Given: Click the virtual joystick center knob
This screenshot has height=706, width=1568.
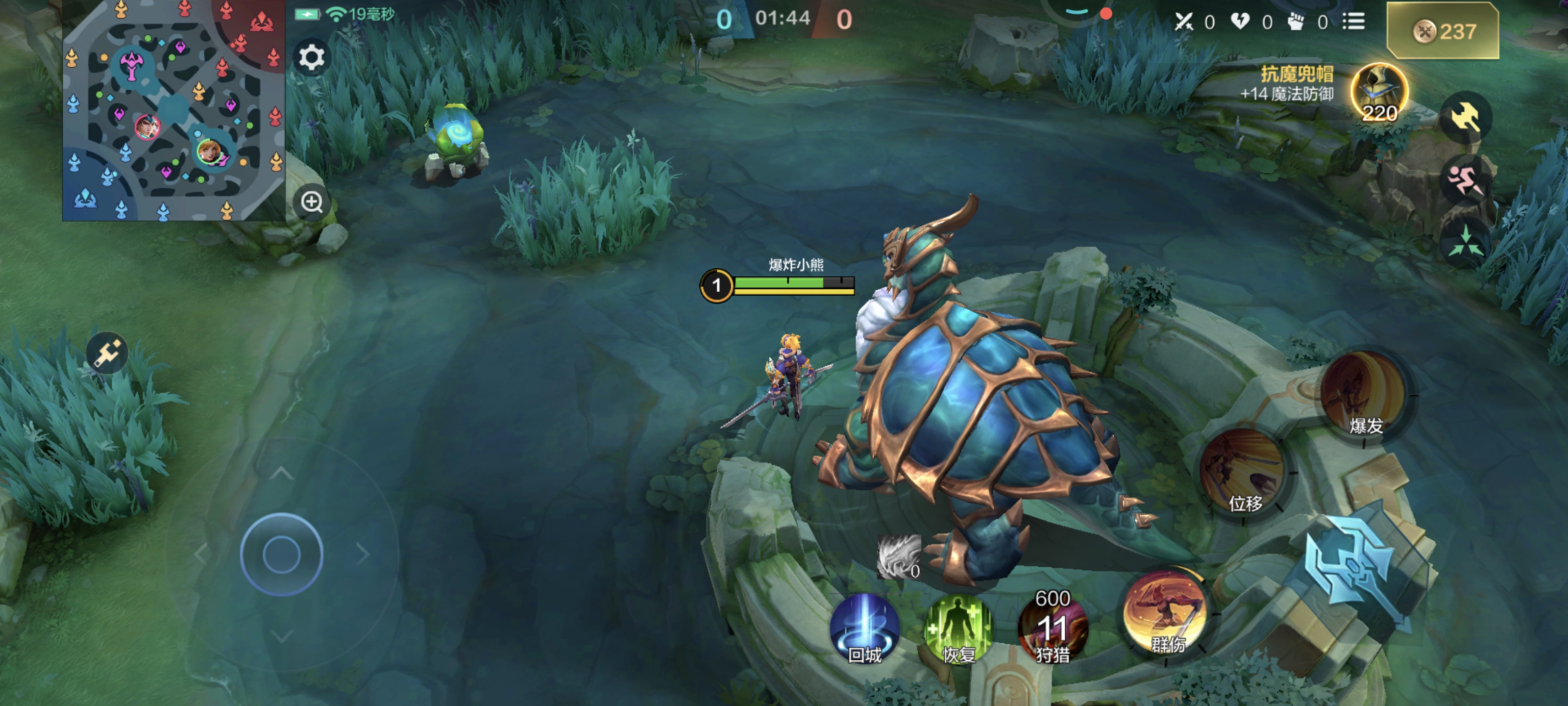Looking at the screenshot, I should pyautogui.click(x=281, y=555).
